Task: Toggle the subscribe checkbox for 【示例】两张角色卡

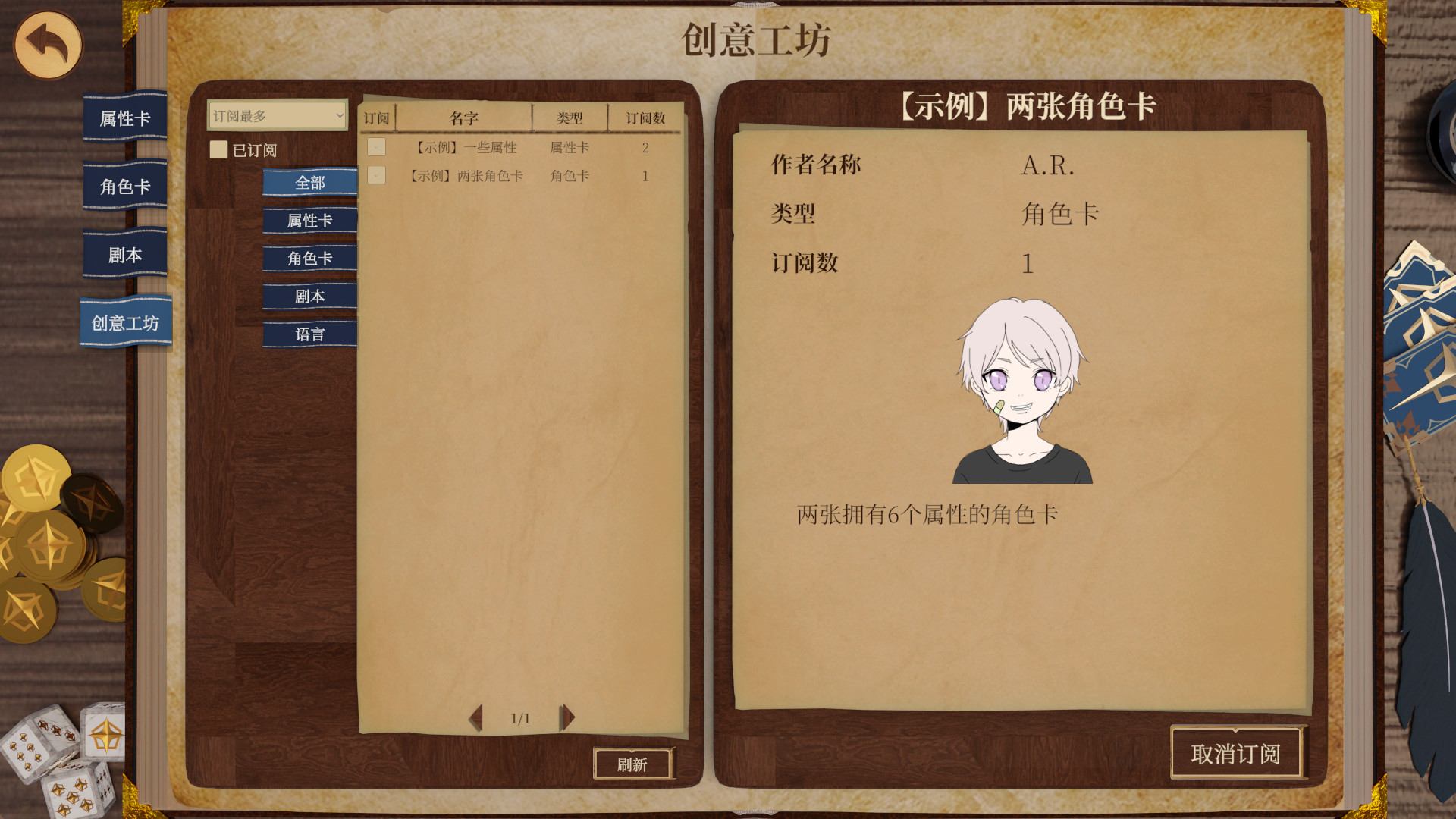Action: tap(376, 175)
